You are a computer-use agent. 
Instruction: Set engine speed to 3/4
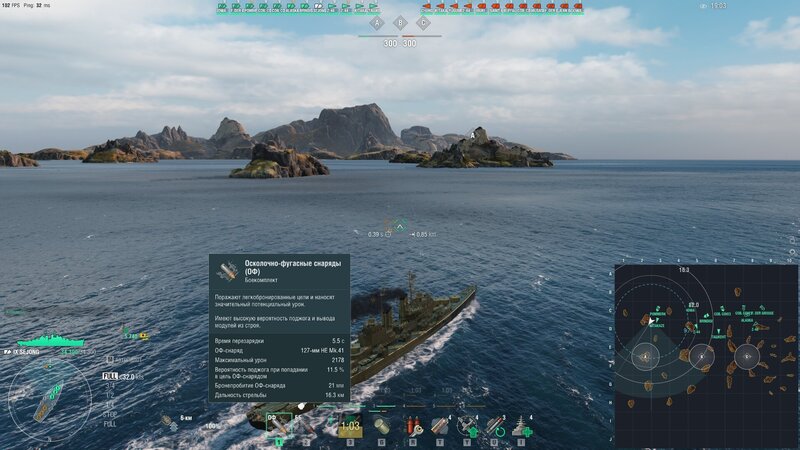pyautogui.click(x=110, y=385)
